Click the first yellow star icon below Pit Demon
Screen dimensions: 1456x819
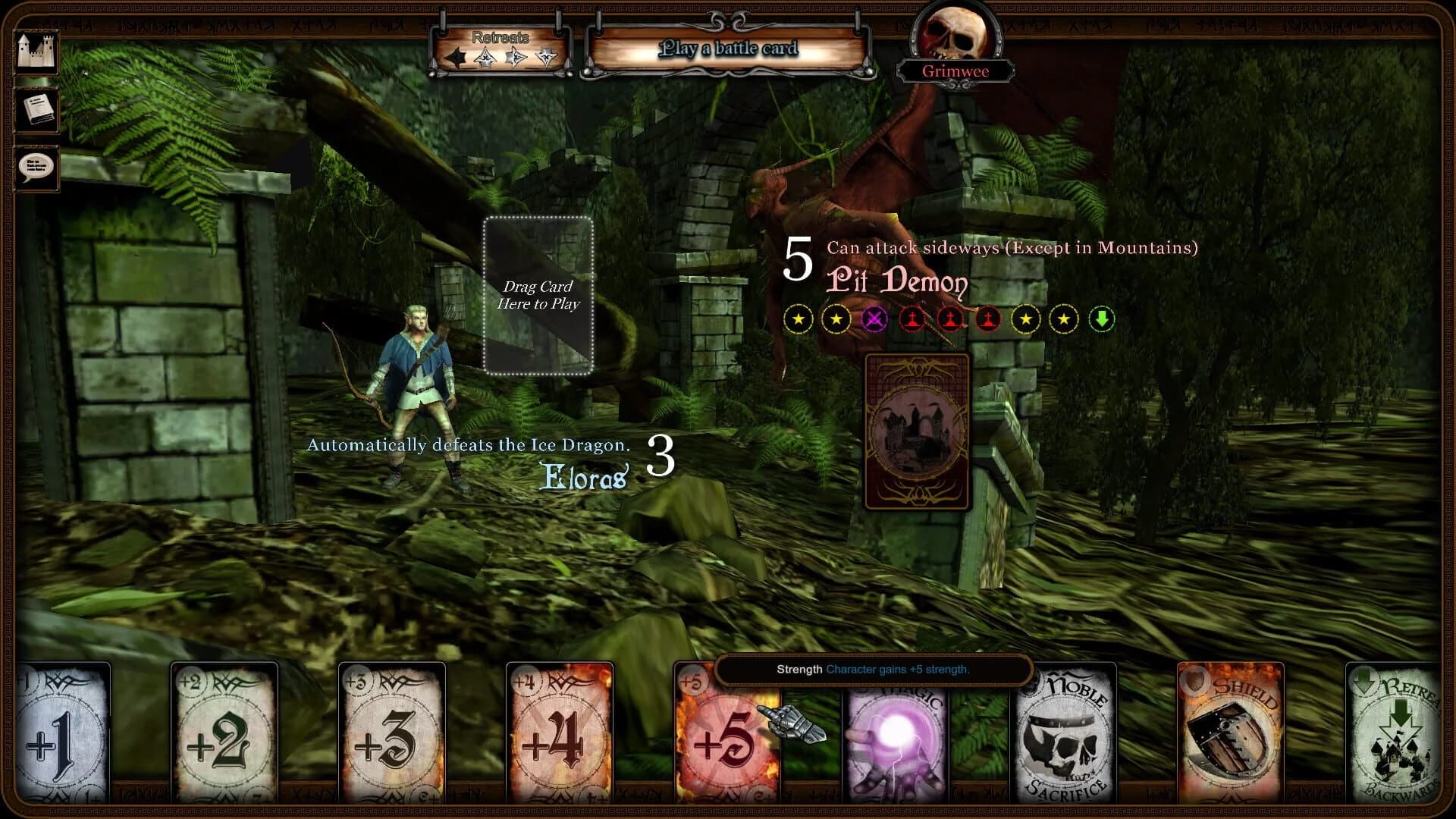(x=799, y=318)
